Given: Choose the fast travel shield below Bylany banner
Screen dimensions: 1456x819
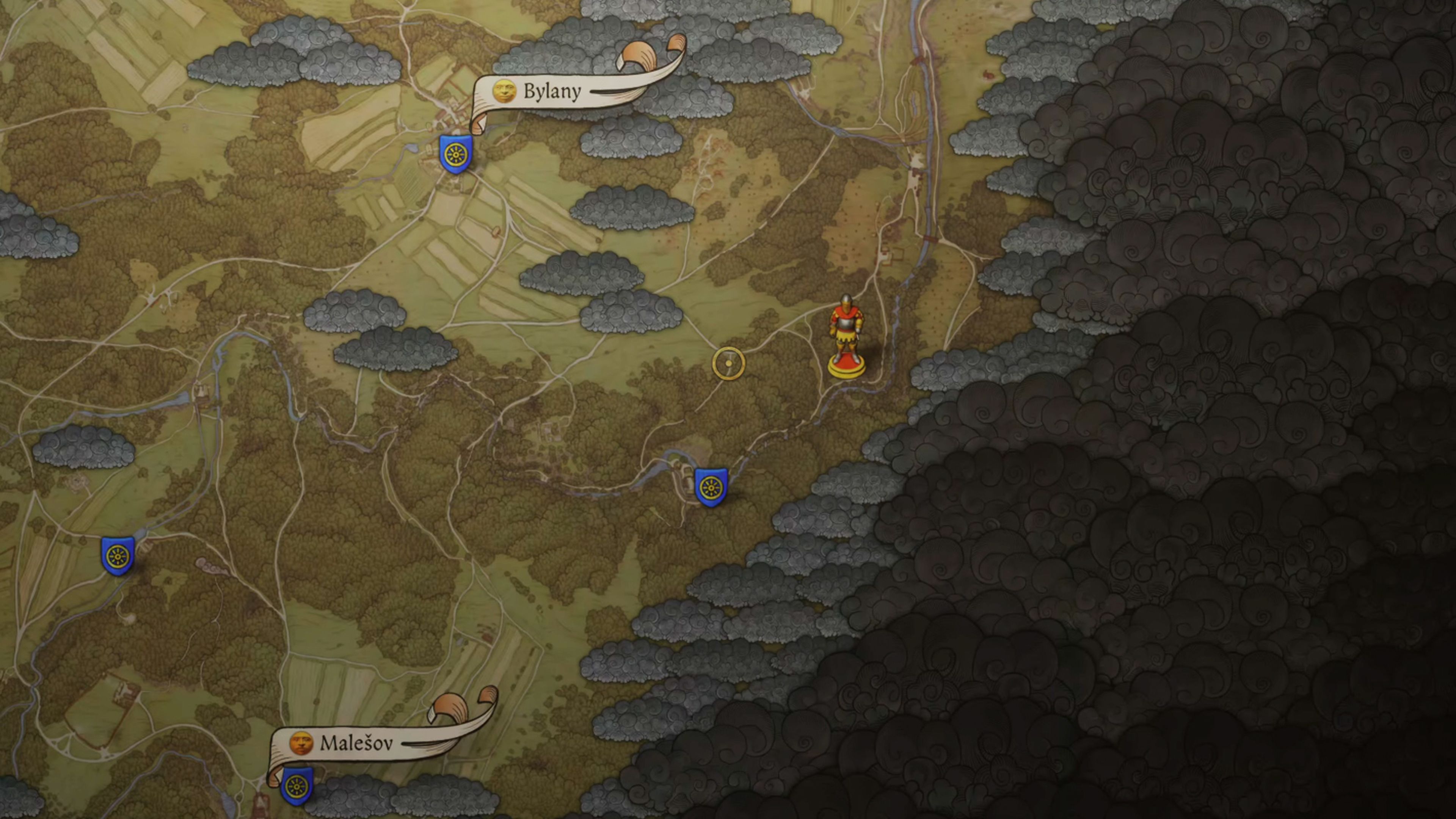Looking at the screenshot, I should 455,154.
